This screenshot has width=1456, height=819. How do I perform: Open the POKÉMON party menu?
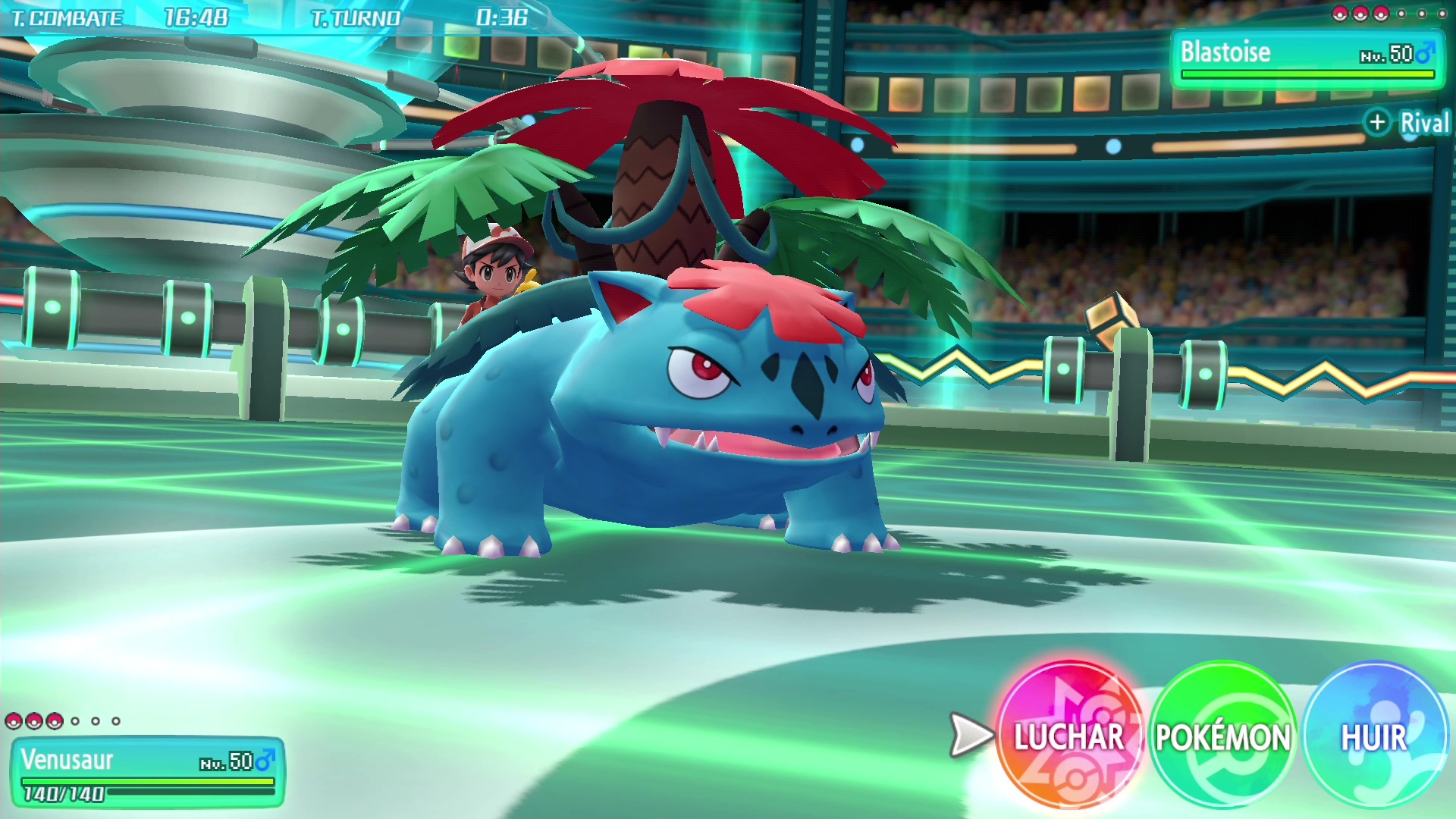click(1222, 736)
